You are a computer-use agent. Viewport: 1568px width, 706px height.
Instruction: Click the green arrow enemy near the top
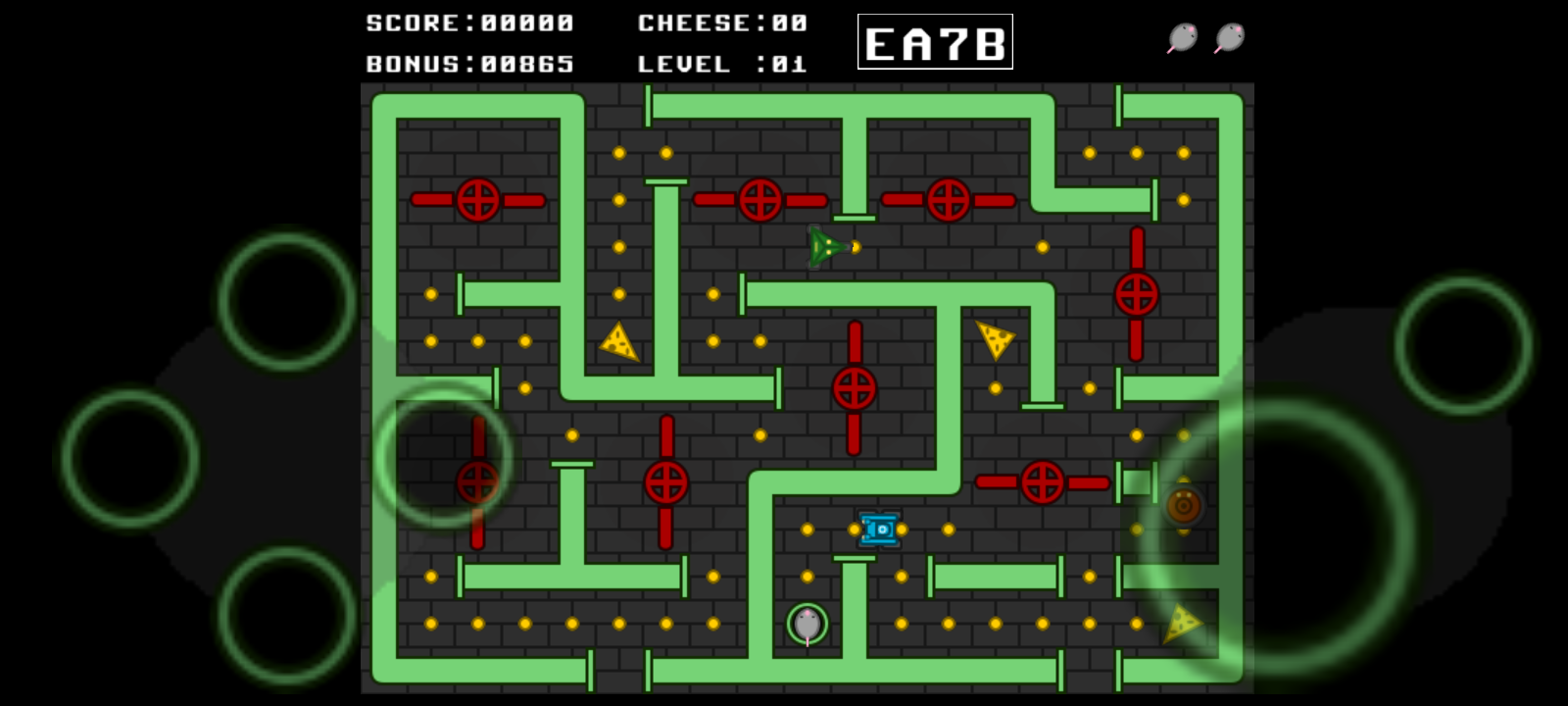(824, 246)
